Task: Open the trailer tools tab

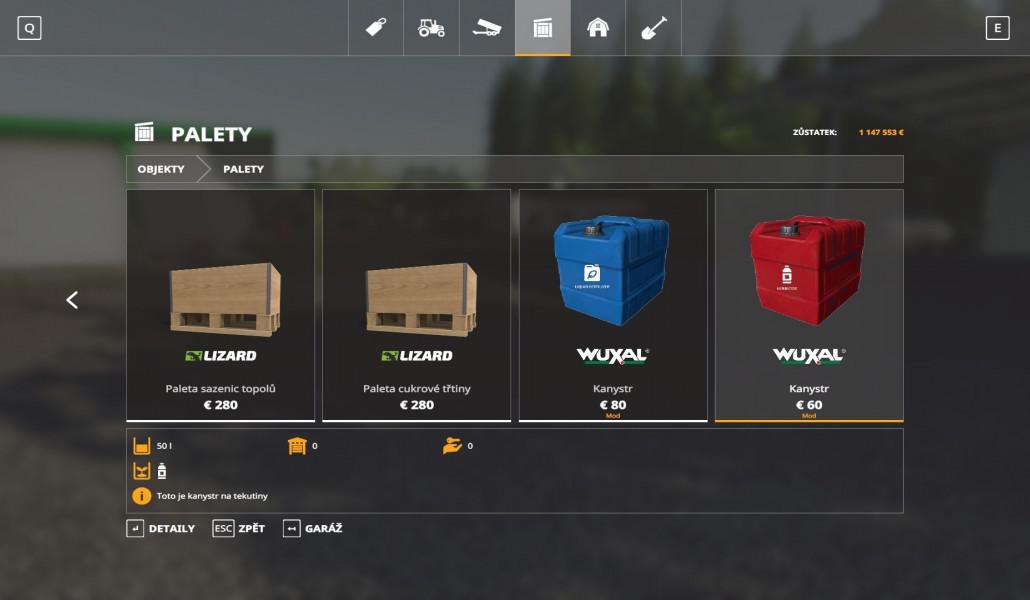Action: [487, 28]
